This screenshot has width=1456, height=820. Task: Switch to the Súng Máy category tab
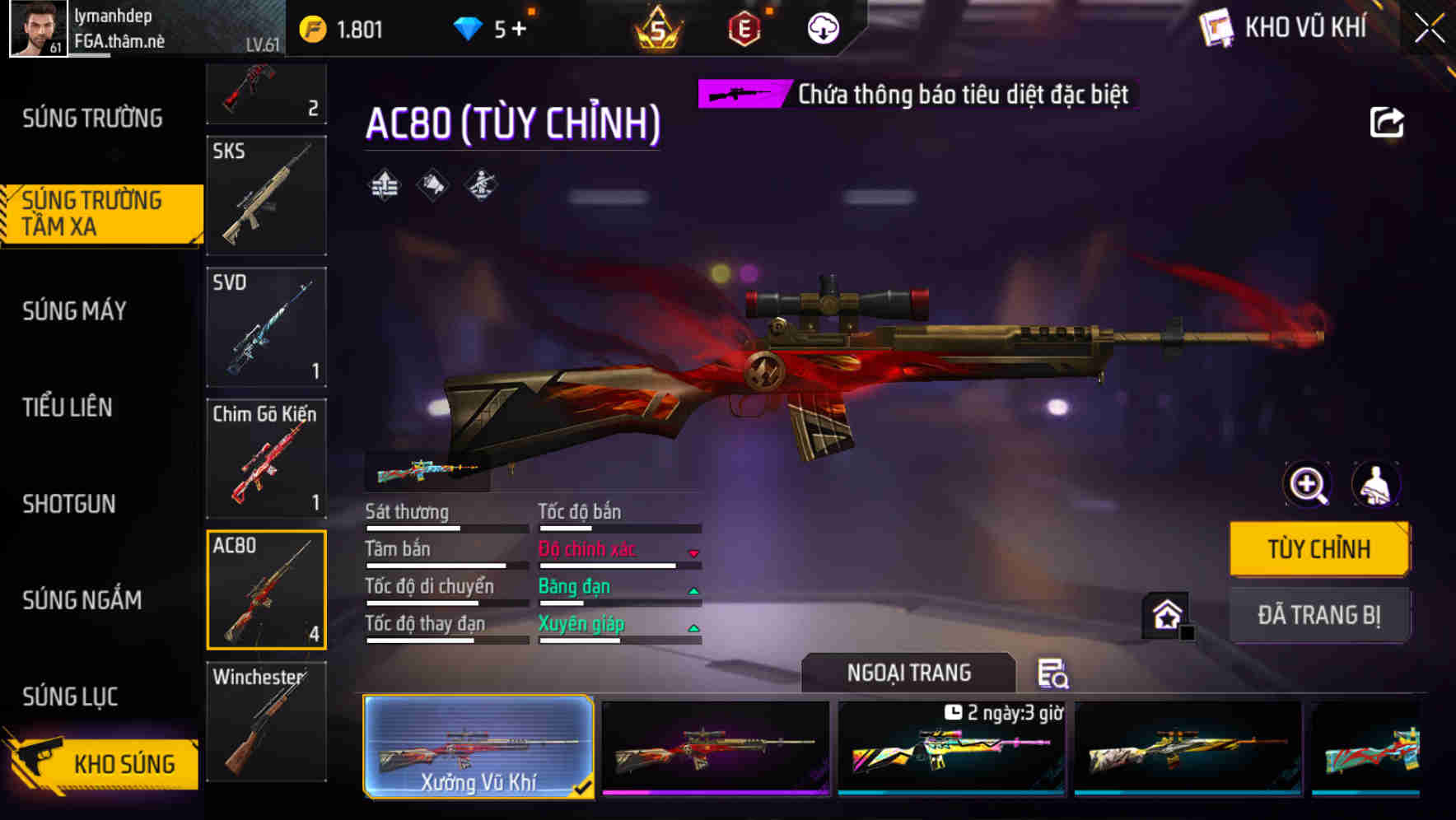(74, 311)
